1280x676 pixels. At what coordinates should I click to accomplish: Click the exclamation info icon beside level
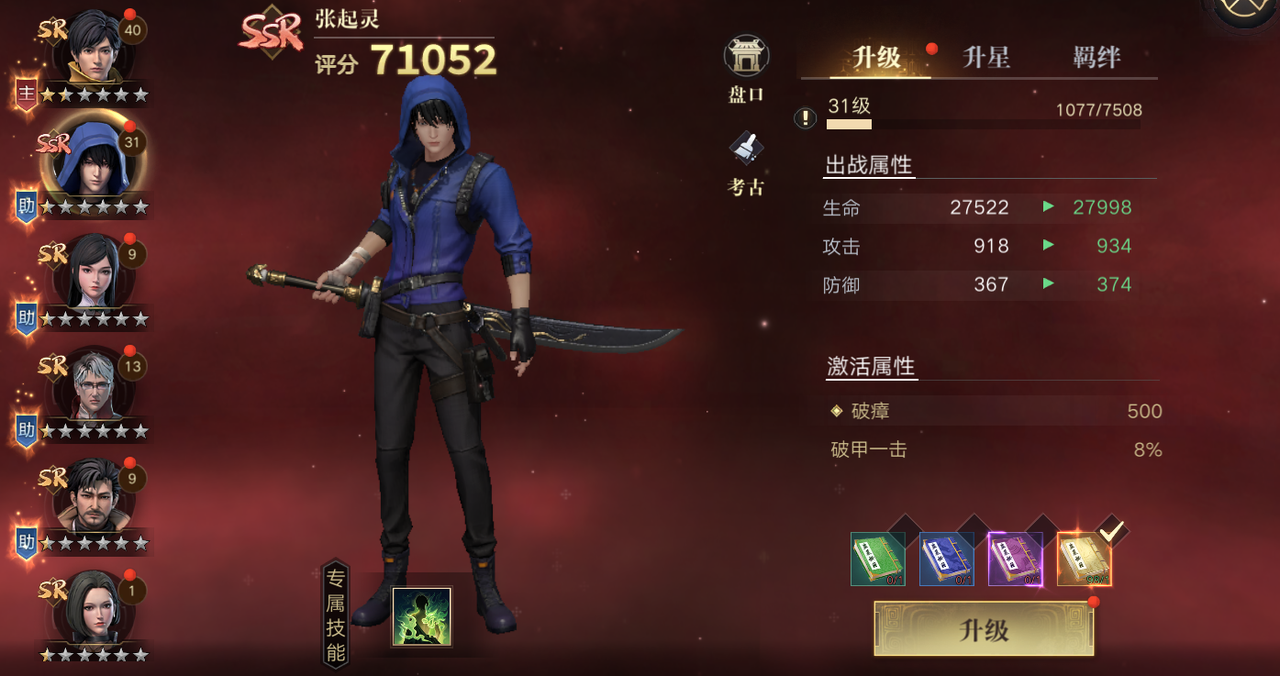[x=805, y=118]
